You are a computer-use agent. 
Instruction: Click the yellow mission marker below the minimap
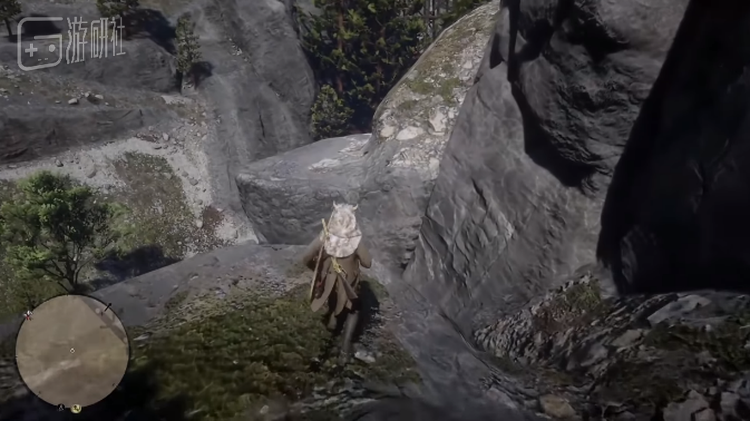[x=76, y=408]
